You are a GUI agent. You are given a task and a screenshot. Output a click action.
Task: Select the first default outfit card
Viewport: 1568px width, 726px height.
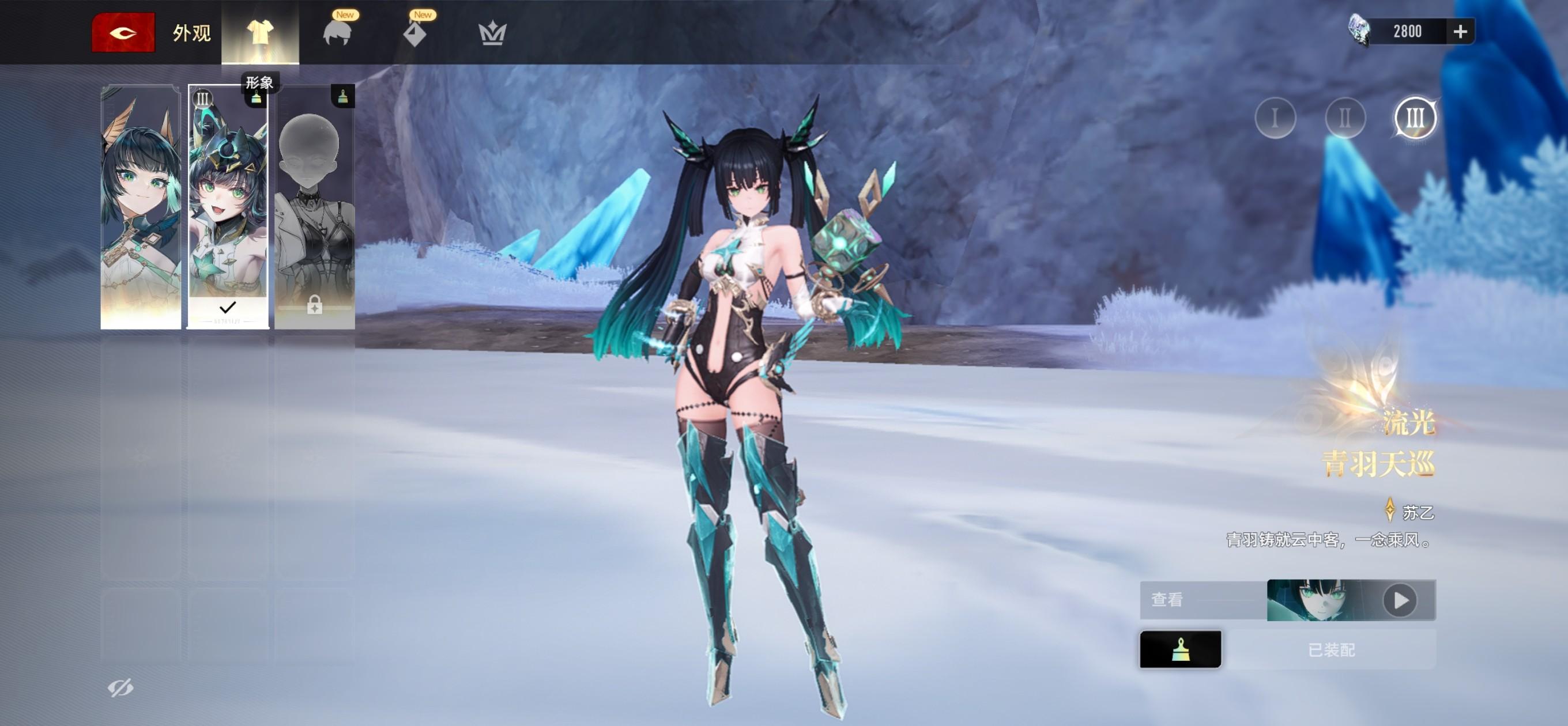pos(141,207)
